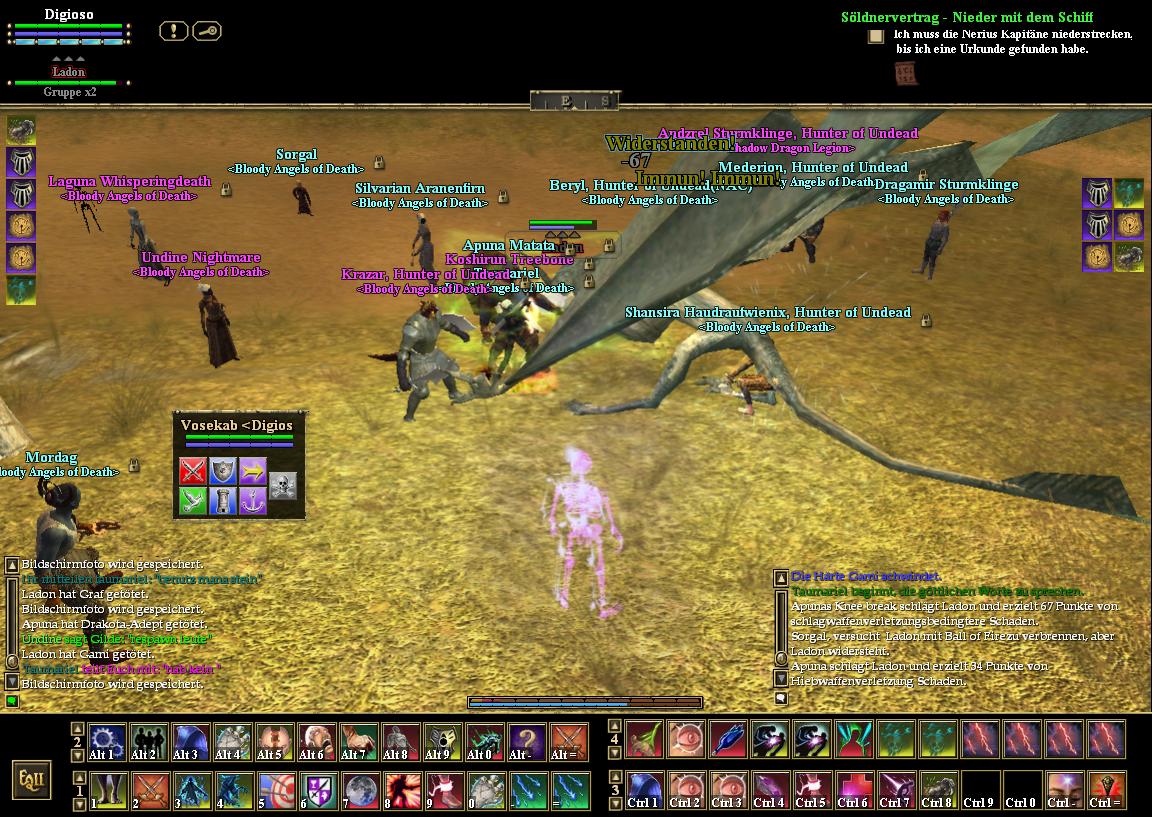This screenshot has height=817, width=1152.
Task: Activate the pet yellow arrow follow command
Action: [252, 471]
